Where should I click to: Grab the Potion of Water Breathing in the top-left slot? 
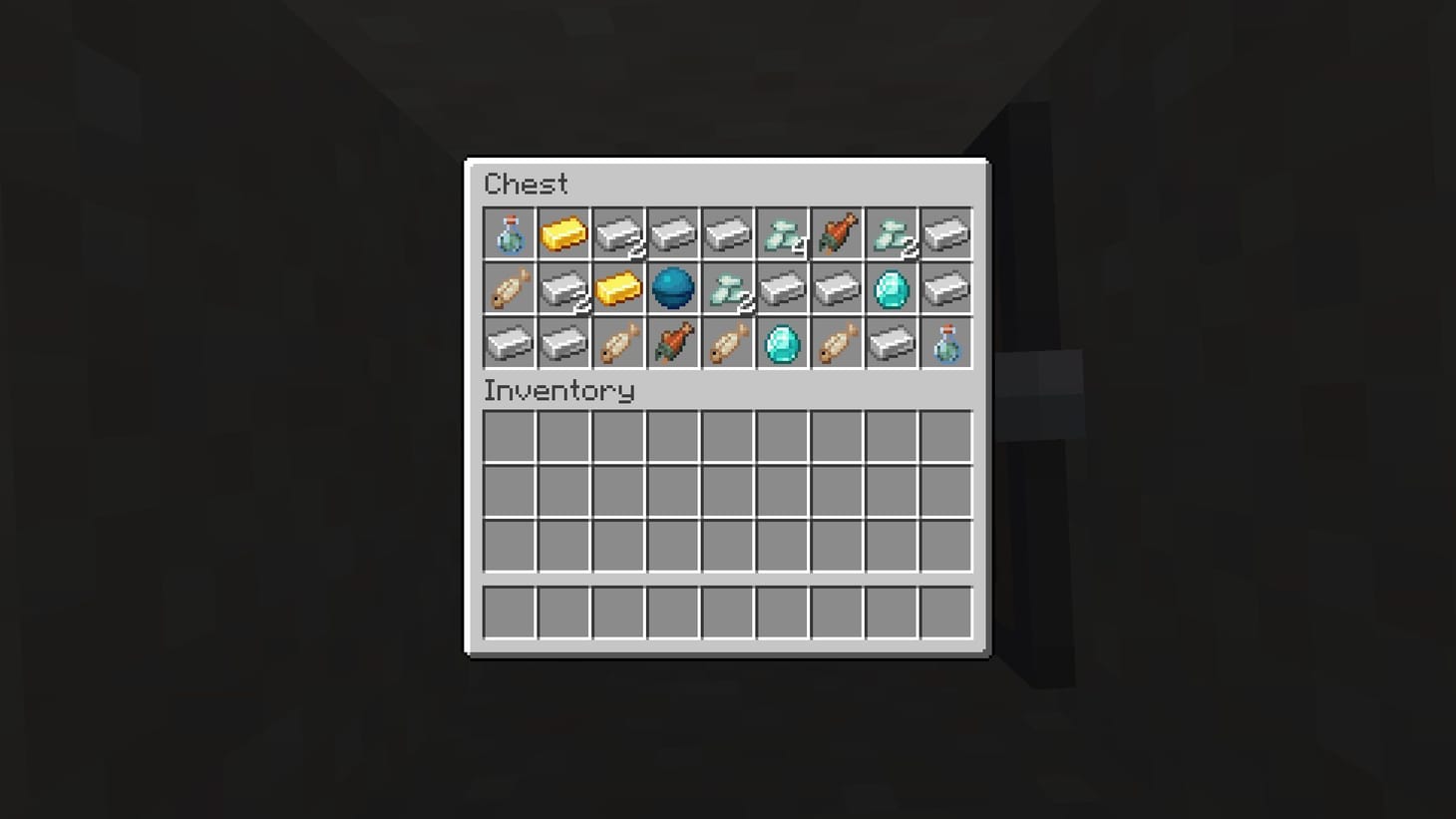509,233
